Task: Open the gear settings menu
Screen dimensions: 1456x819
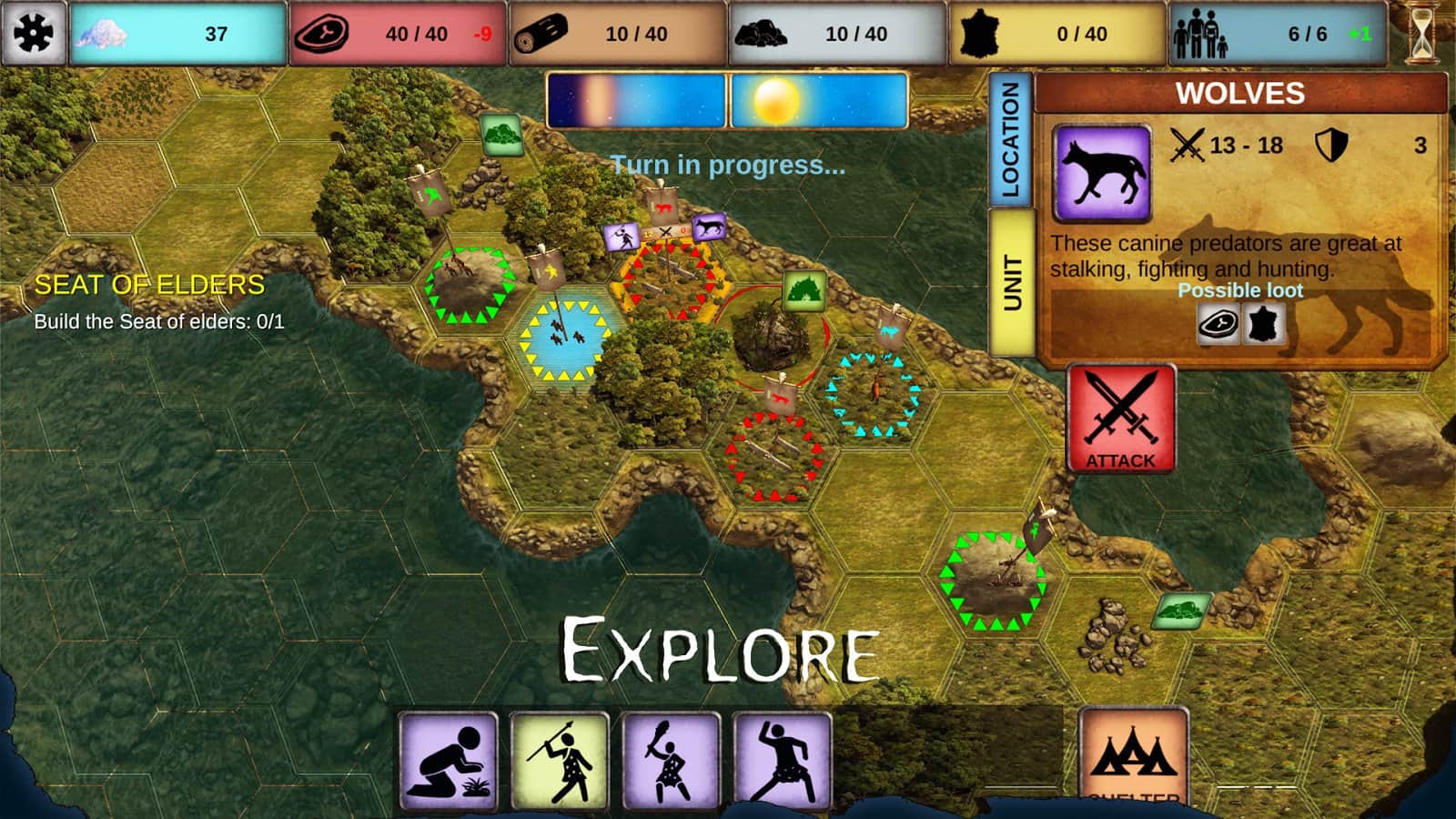Action: pos(34,34)
